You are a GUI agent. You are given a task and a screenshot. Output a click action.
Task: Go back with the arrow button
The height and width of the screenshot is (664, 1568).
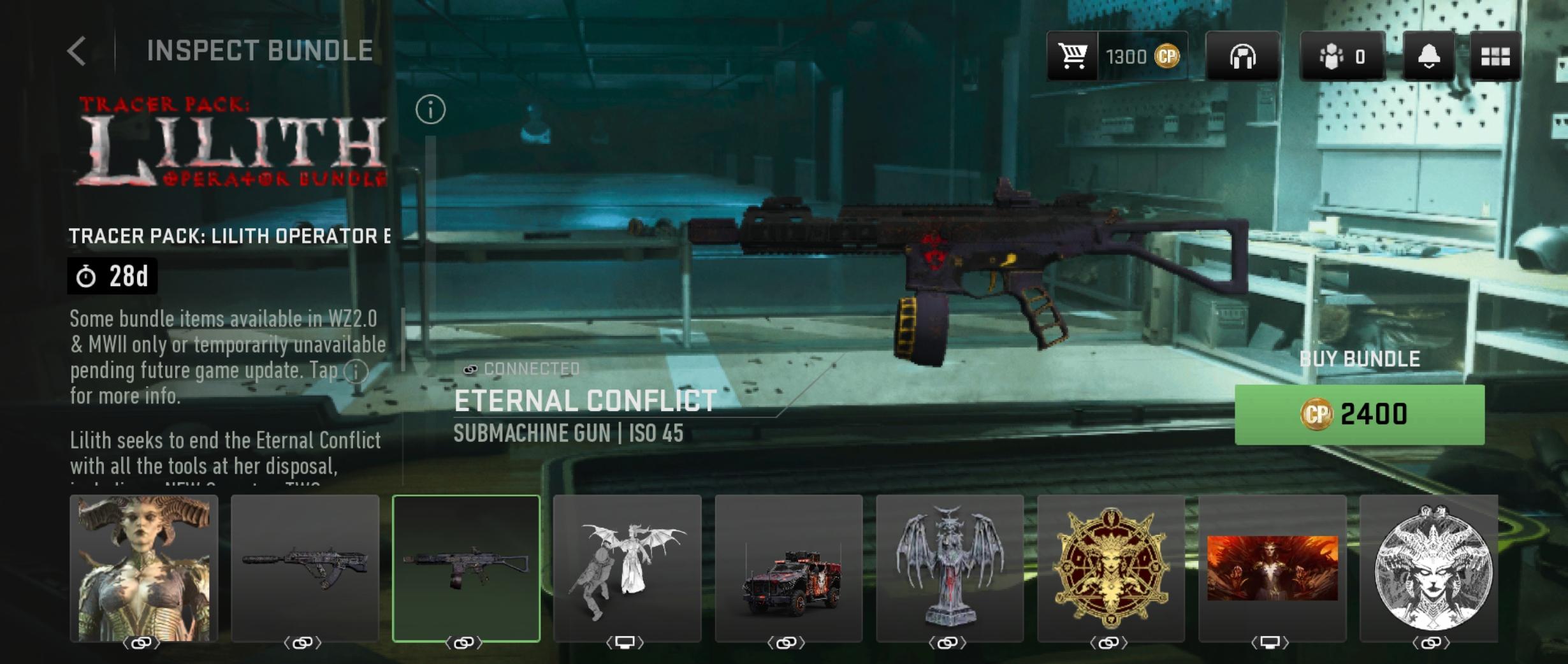[77, 51]
